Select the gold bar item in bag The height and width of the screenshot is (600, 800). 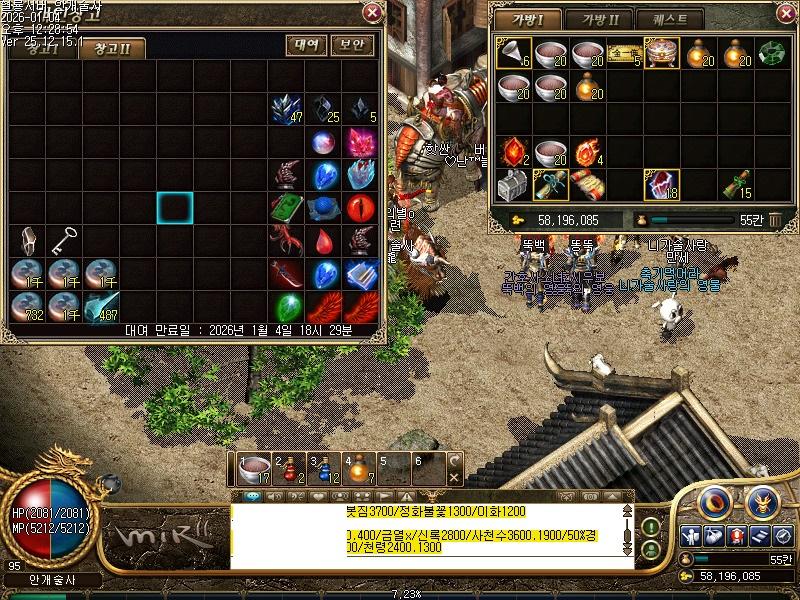pos(622,53)
